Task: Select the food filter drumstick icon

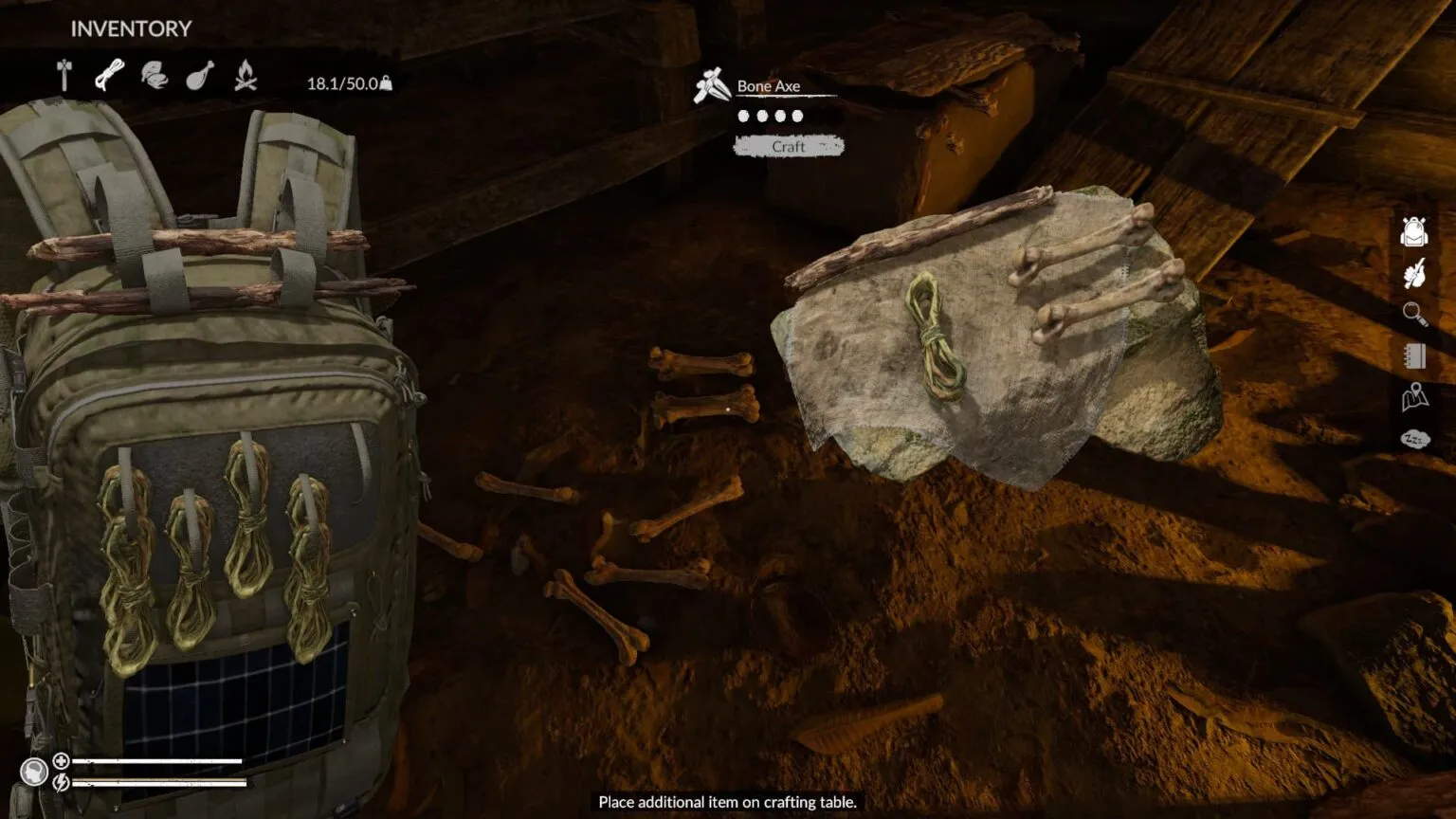Action: point(200,76)
